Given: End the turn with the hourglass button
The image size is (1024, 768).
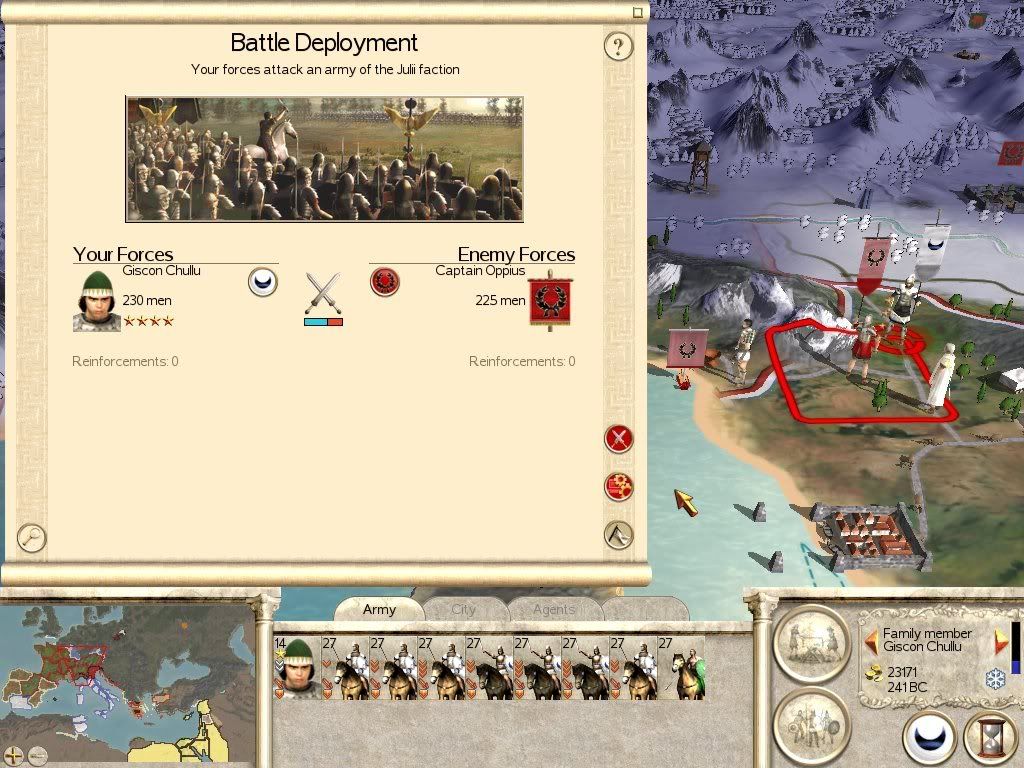Looking at the screenshot, I should coord(988,740).
